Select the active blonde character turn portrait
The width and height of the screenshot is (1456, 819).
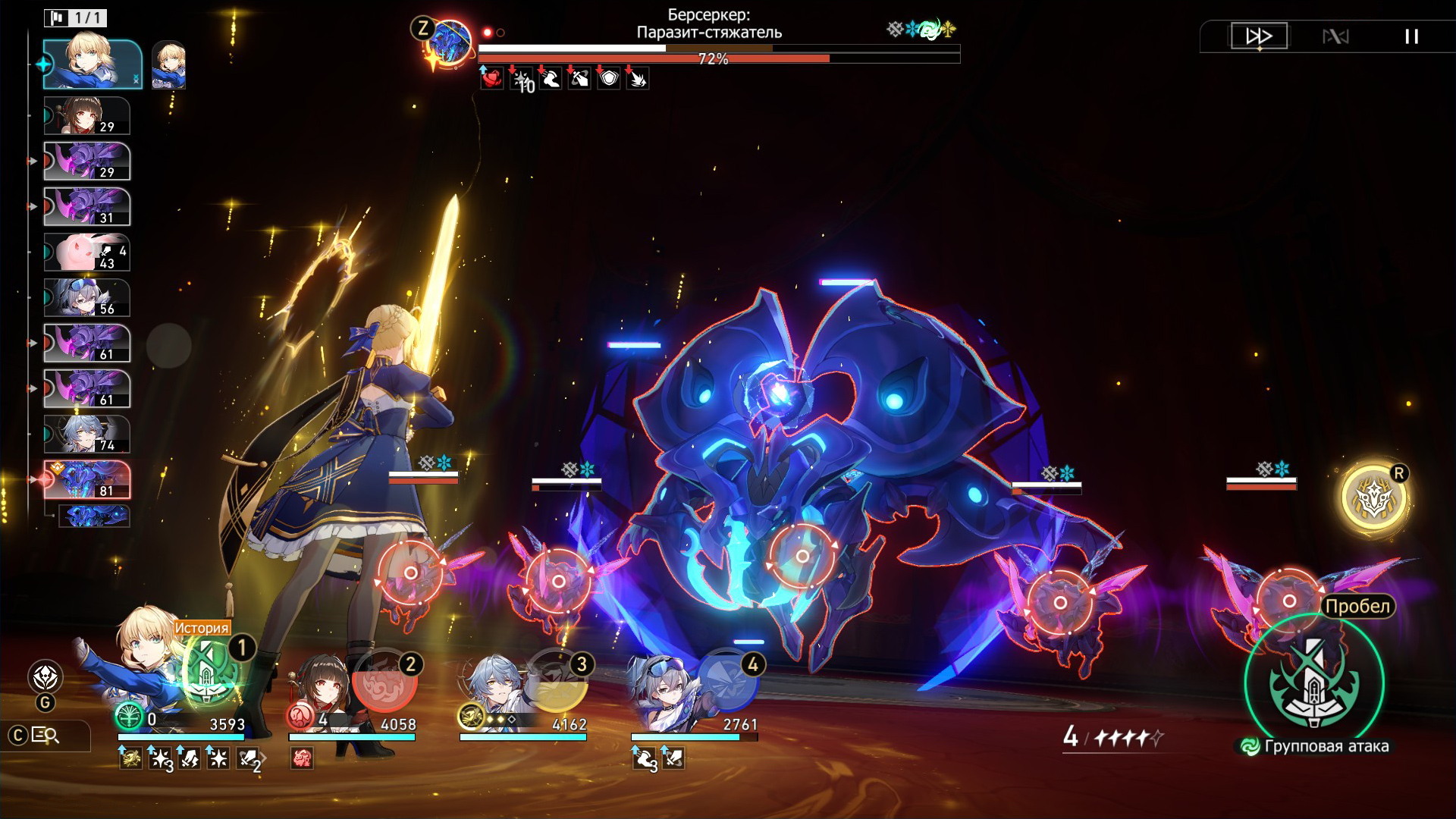click(x=93, y=64)
